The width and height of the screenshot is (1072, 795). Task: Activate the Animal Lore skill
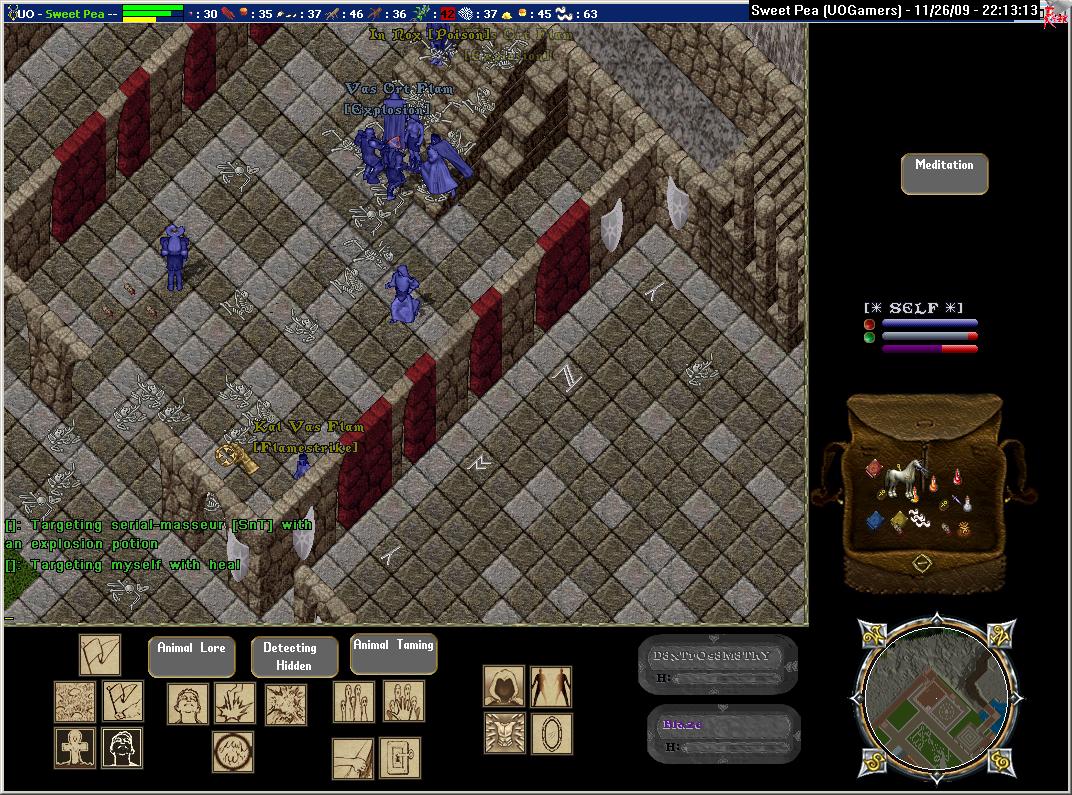coord(192,656)
